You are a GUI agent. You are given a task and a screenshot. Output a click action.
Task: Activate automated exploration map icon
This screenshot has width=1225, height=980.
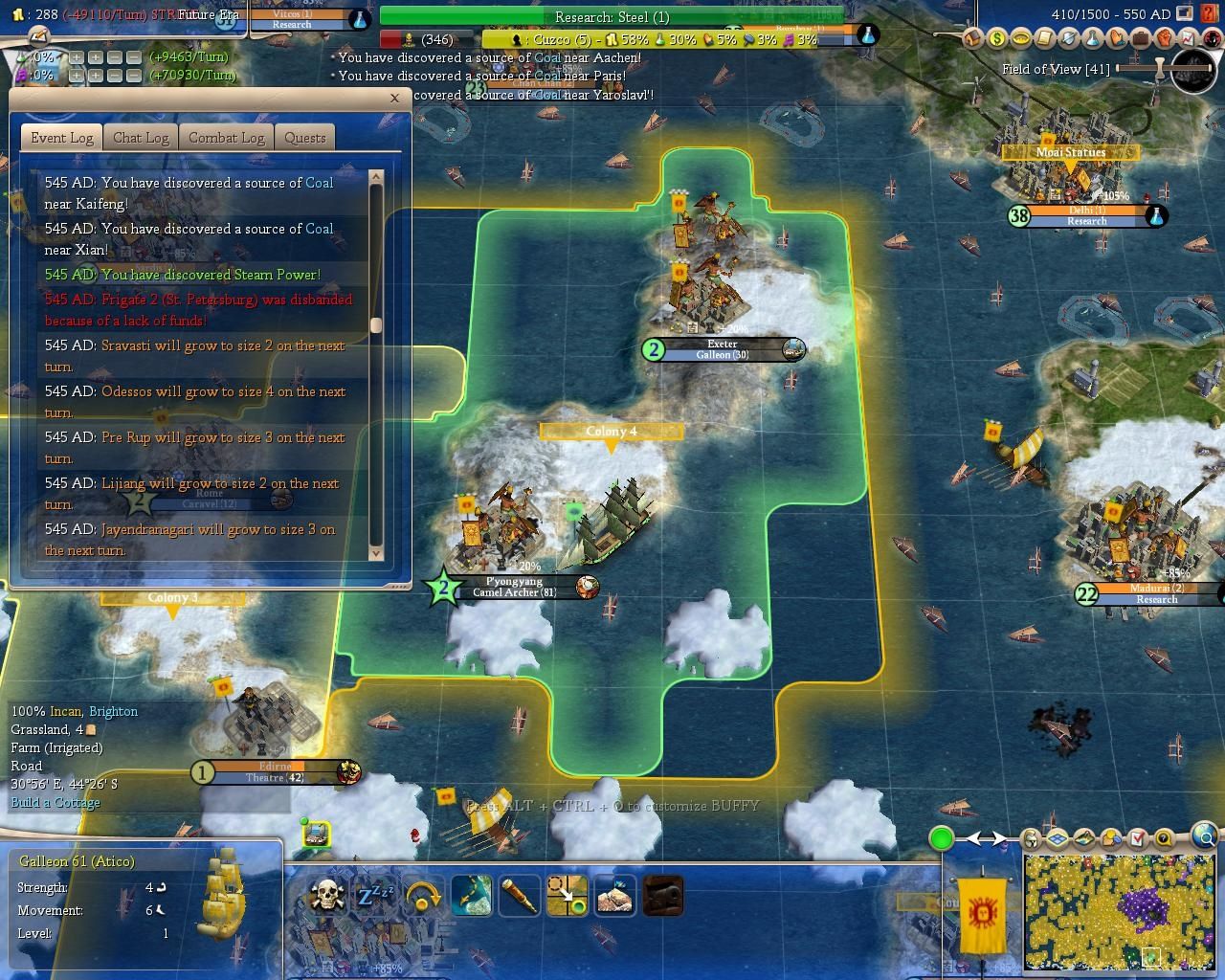coord(472,895)
